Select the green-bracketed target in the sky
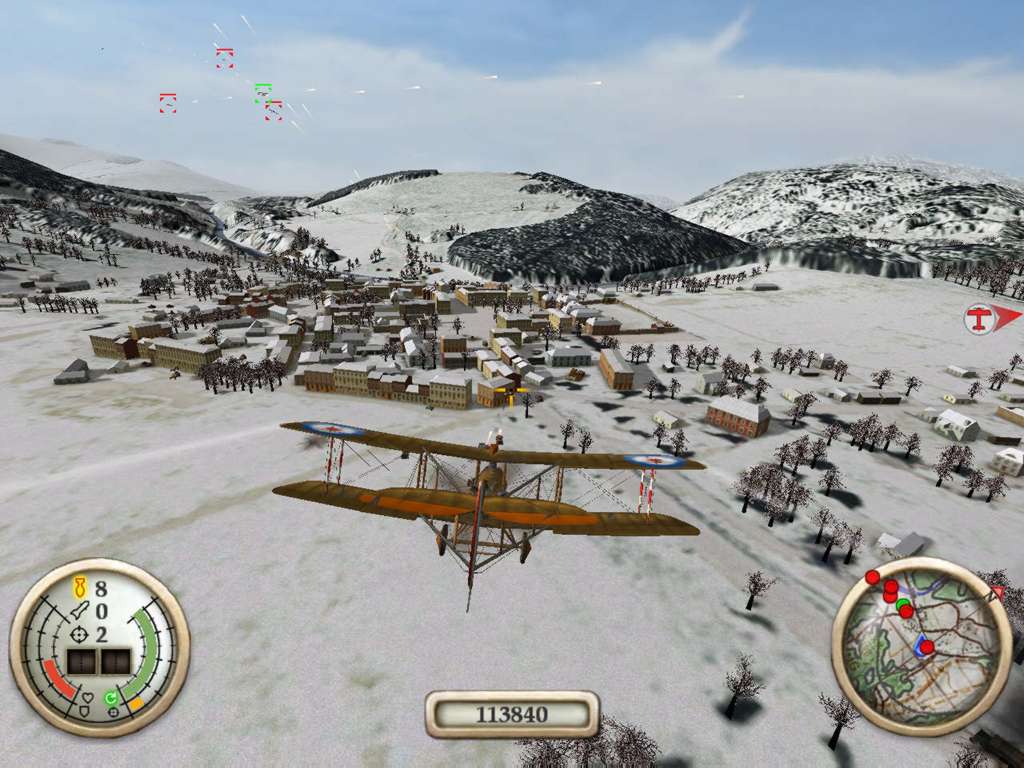The image size is (1024, 768). point(263,92)
